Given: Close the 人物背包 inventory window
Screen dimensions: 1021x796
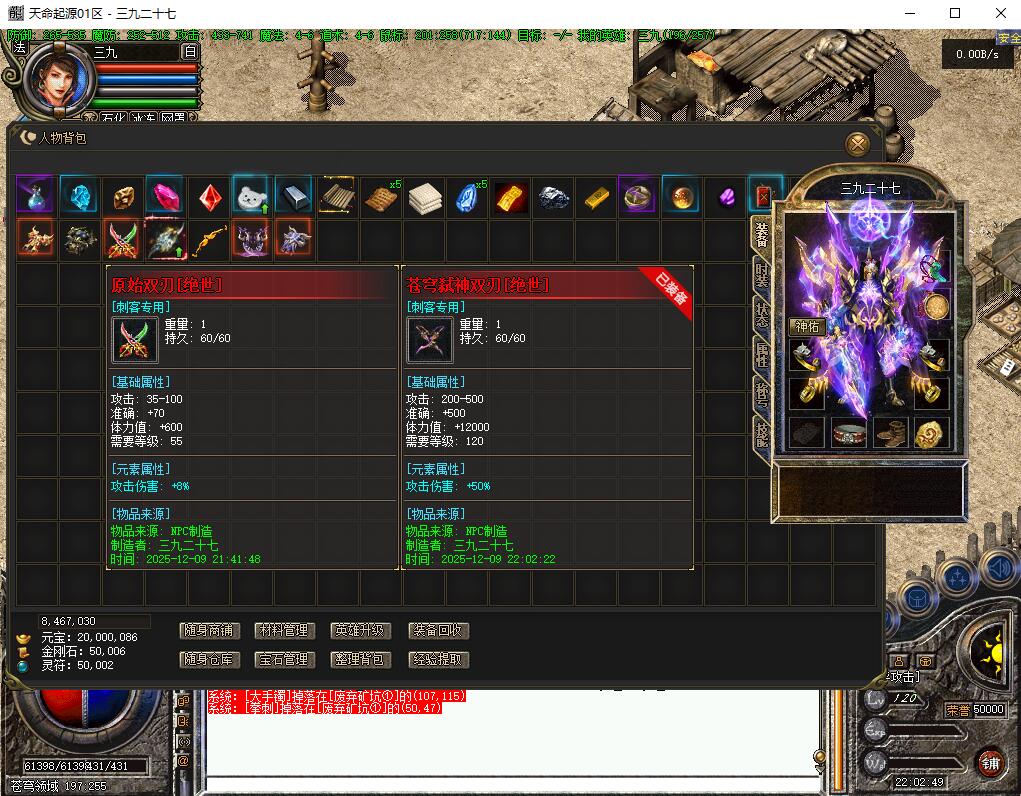Looking at the screenshot, I should [x=857, y=144].
